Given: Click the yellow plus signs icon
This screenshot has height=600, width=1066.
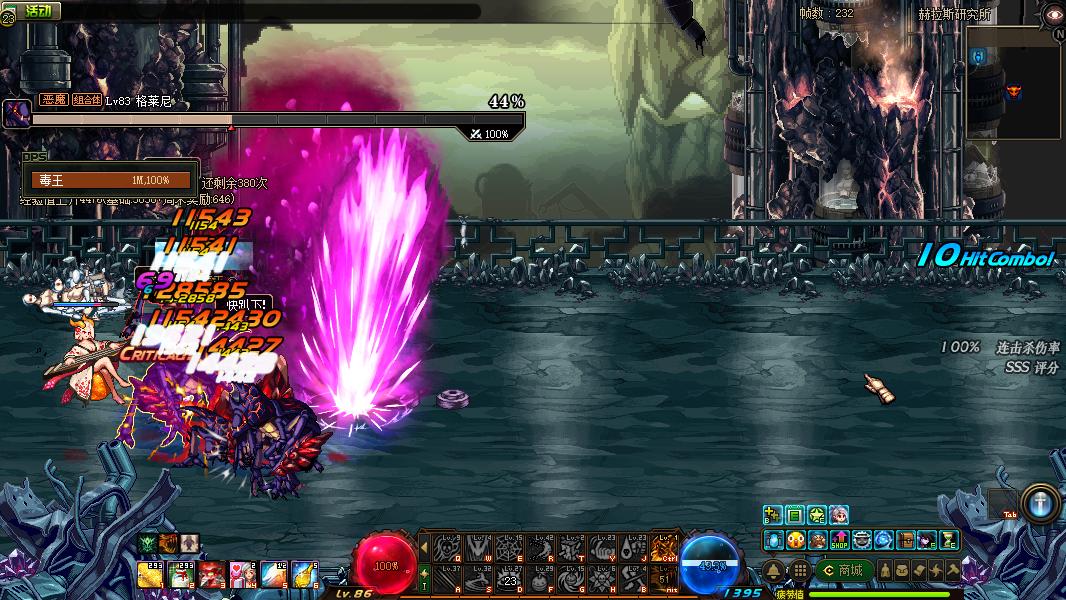Looking at the screenshot, I should click(772, 516).
